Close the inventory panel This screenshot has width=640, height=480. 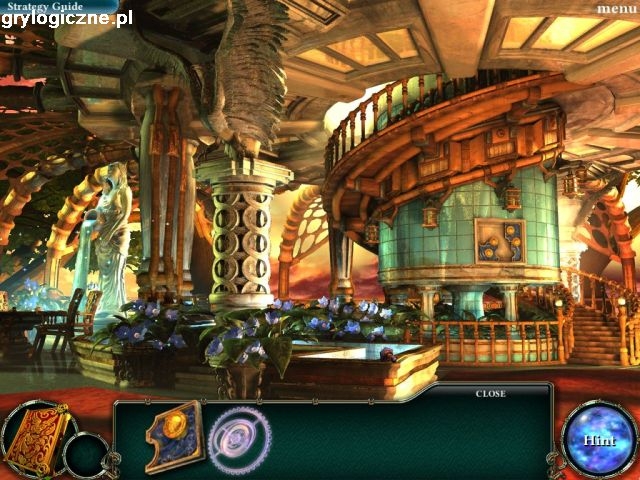[490, 393]
